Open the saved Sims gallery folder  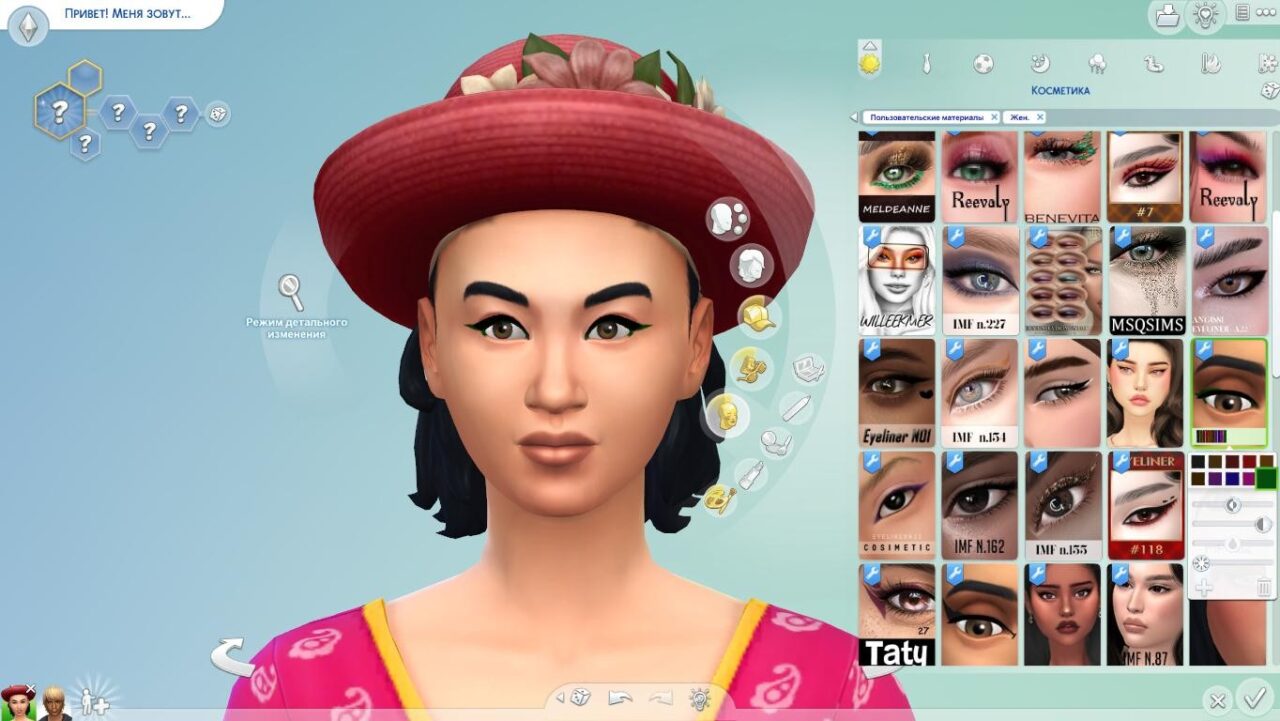(1166, 15)
